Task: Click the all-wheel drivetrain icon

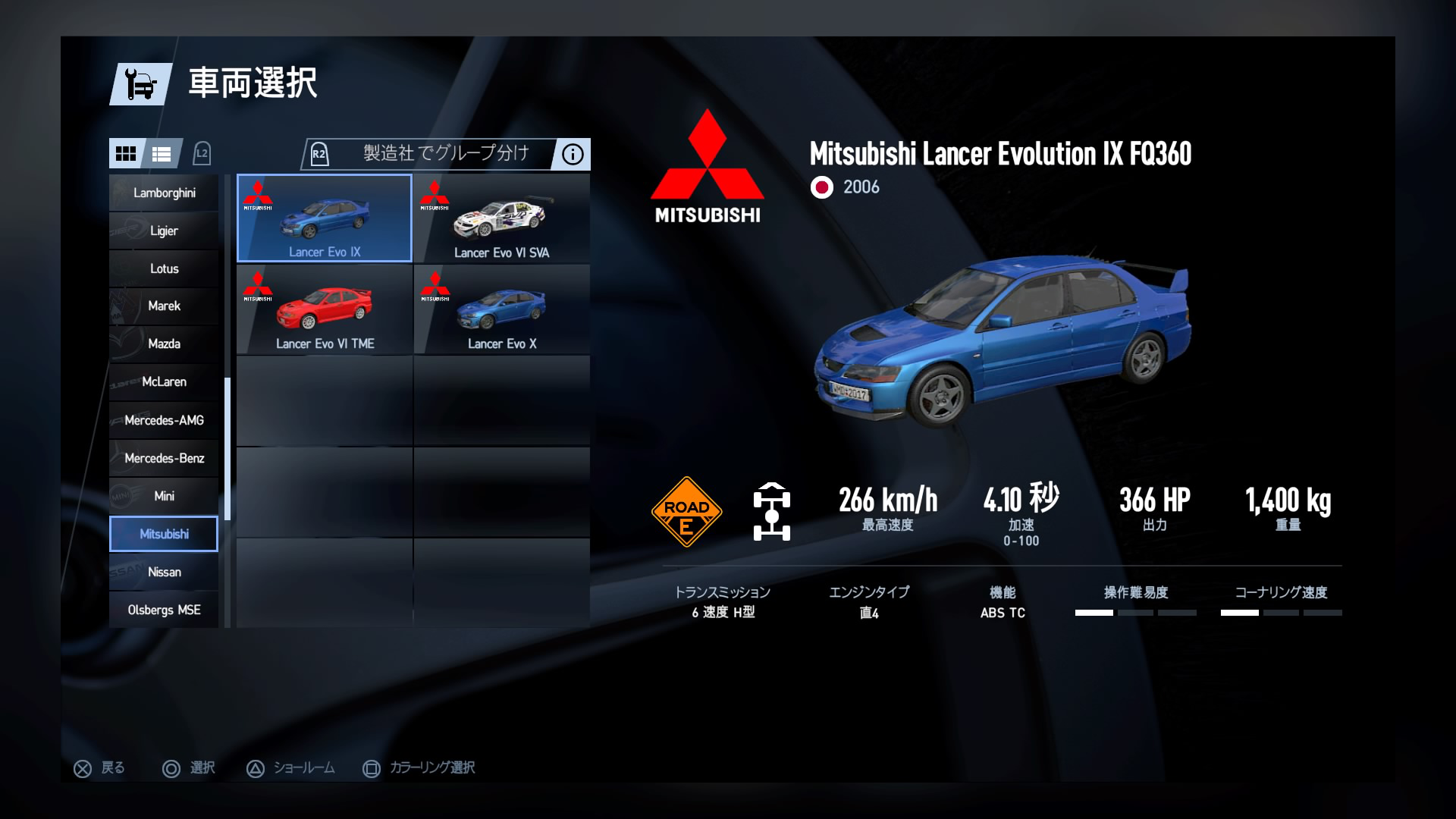Action: point(773,510)
